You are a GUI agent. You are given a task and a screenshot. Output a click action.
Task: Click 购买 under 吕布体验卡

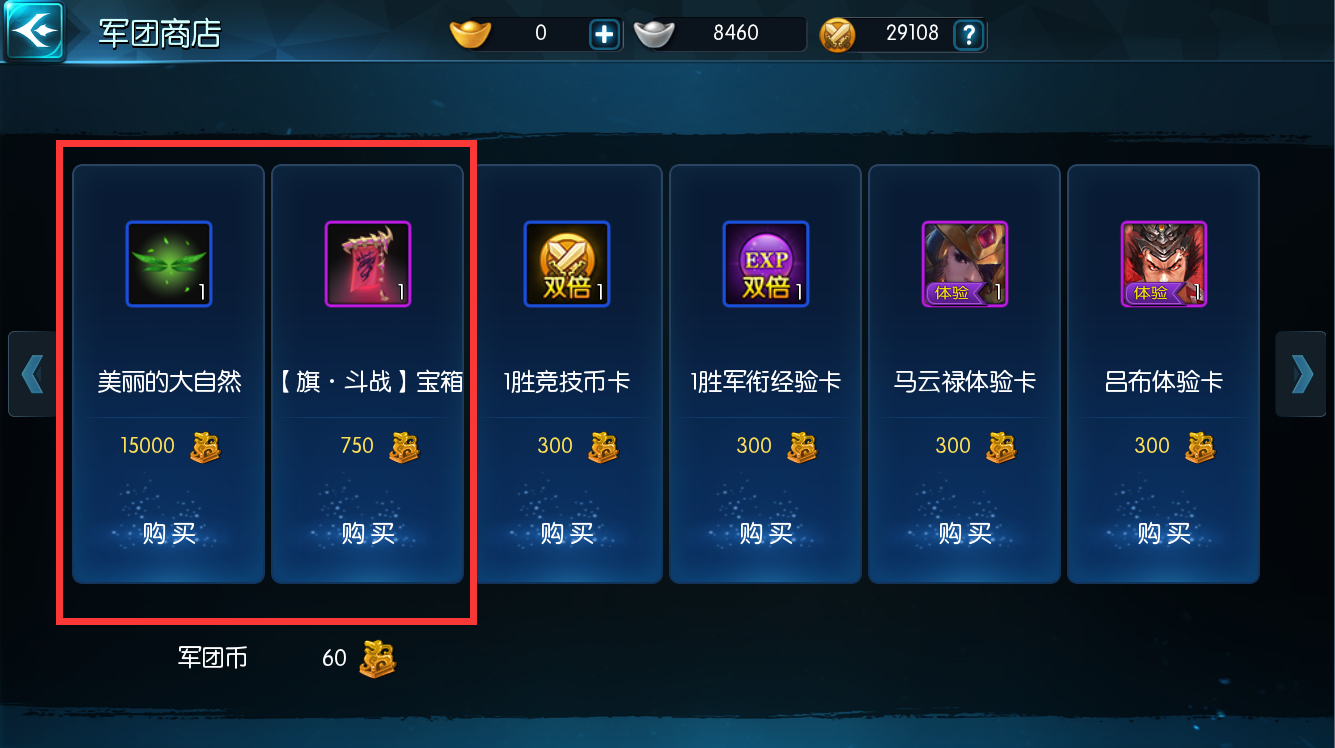1163,533
